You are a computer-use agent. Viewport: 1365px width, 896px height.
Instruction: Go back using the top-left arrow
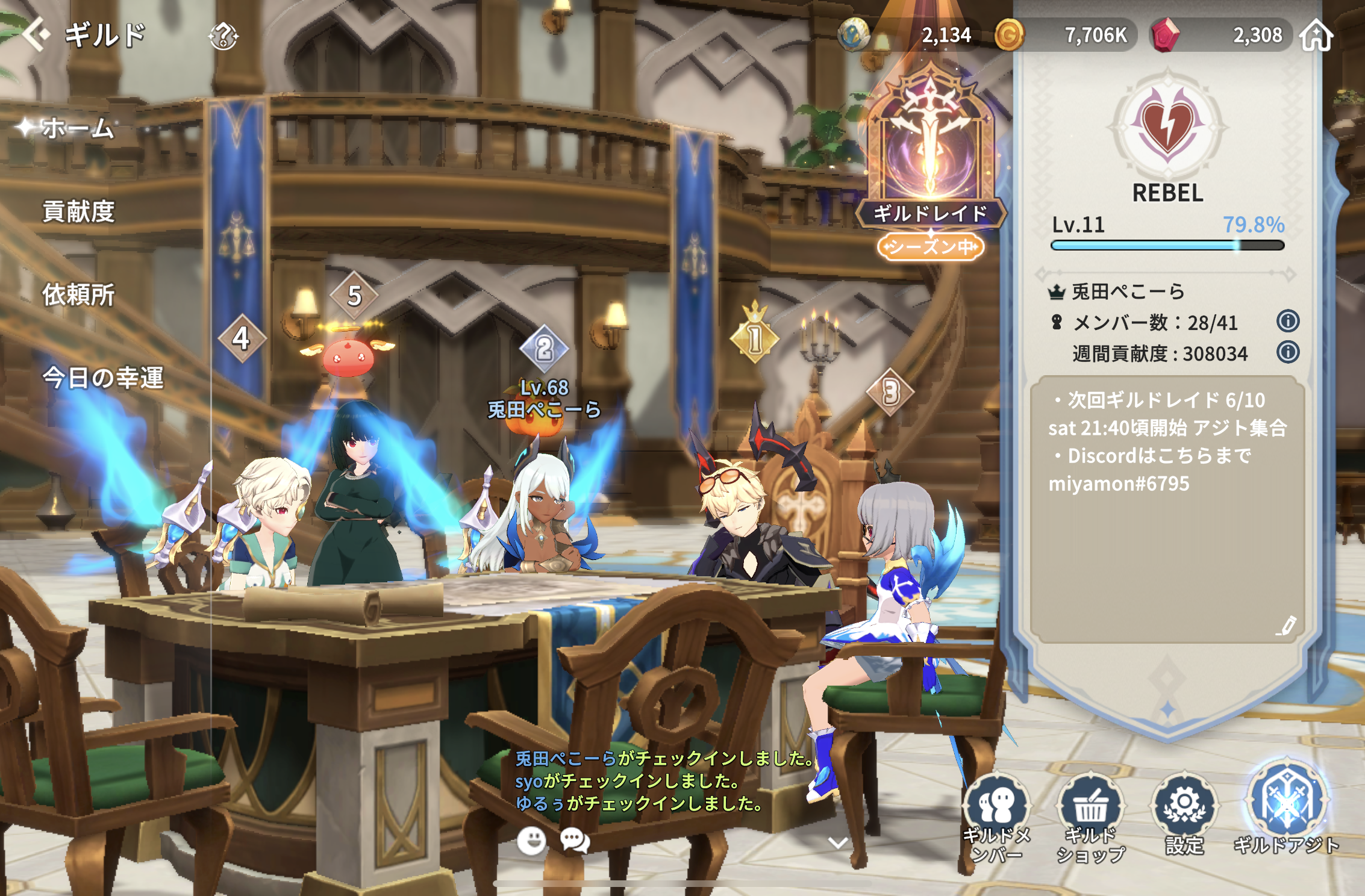pos(36,34)
